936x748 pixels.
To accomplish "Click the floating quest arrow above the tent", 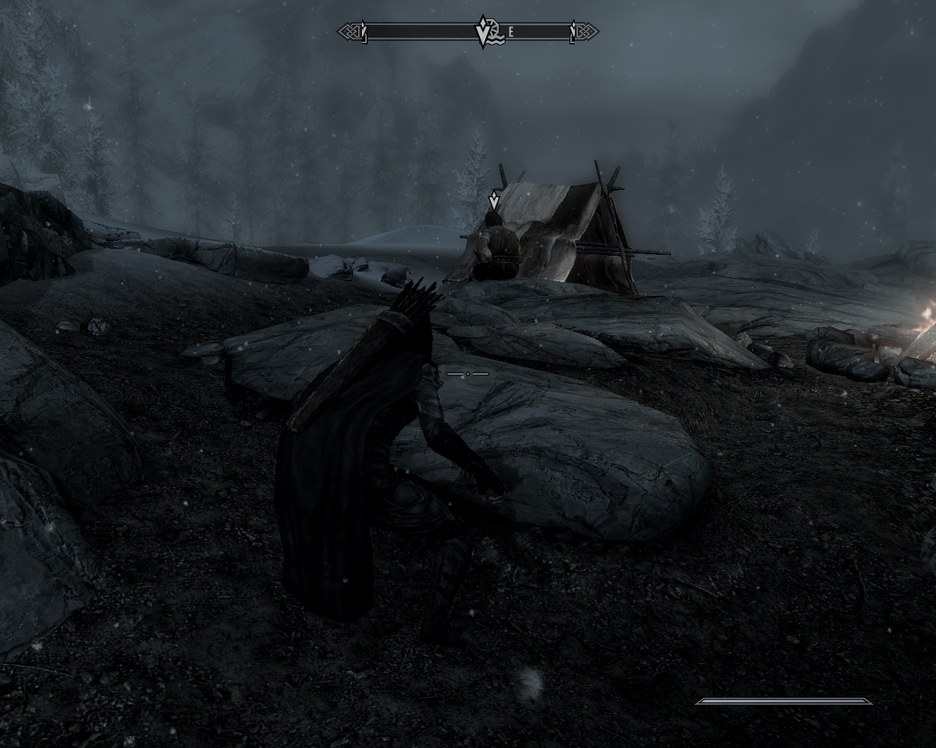I will click(493, 201).
